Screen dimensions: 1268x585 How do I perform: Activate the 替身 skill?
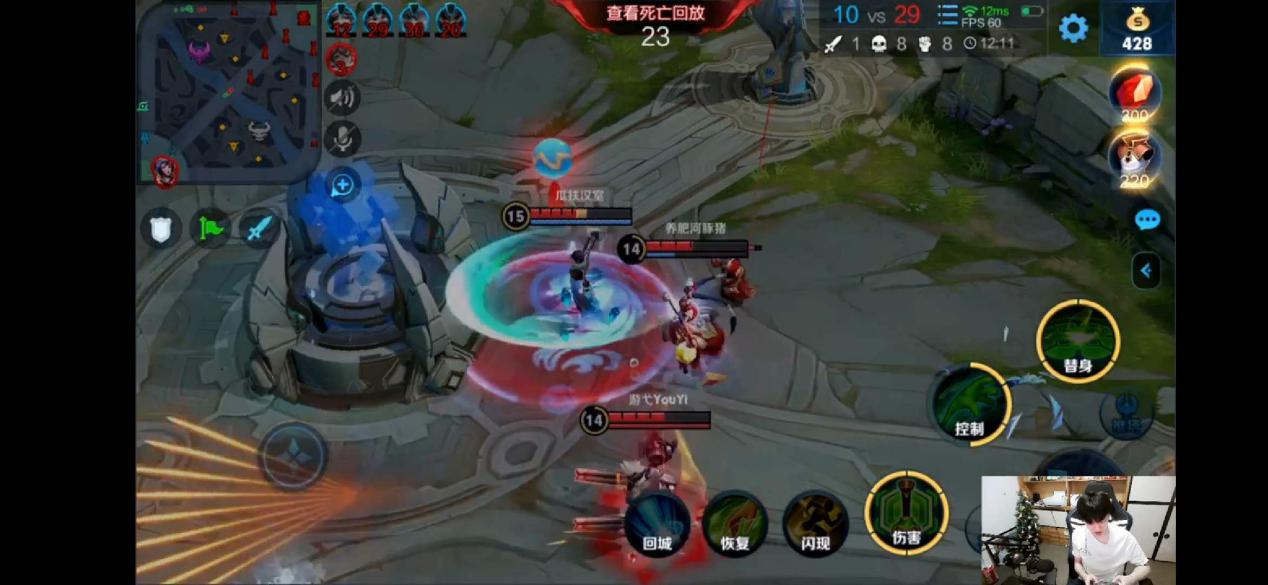(x=1077, y=342)
